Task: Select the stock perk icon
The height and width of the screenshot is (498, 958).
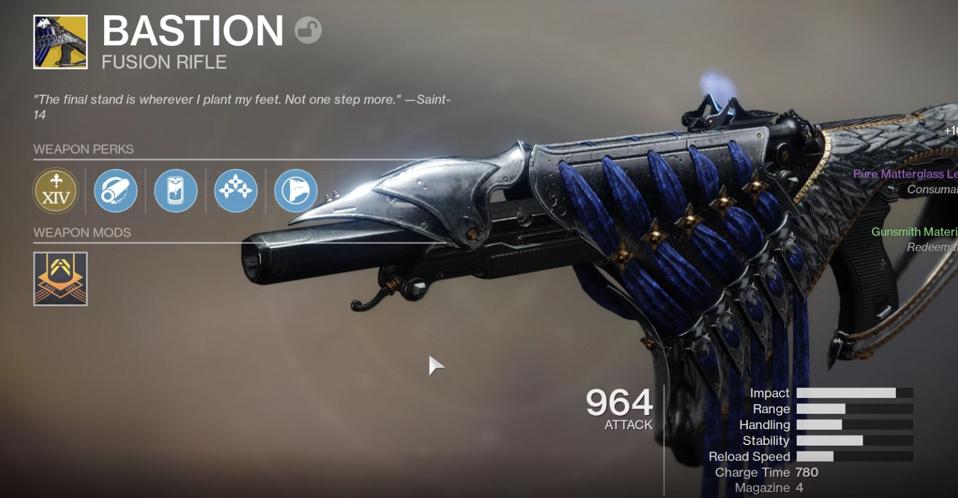Action: [296, 190]
